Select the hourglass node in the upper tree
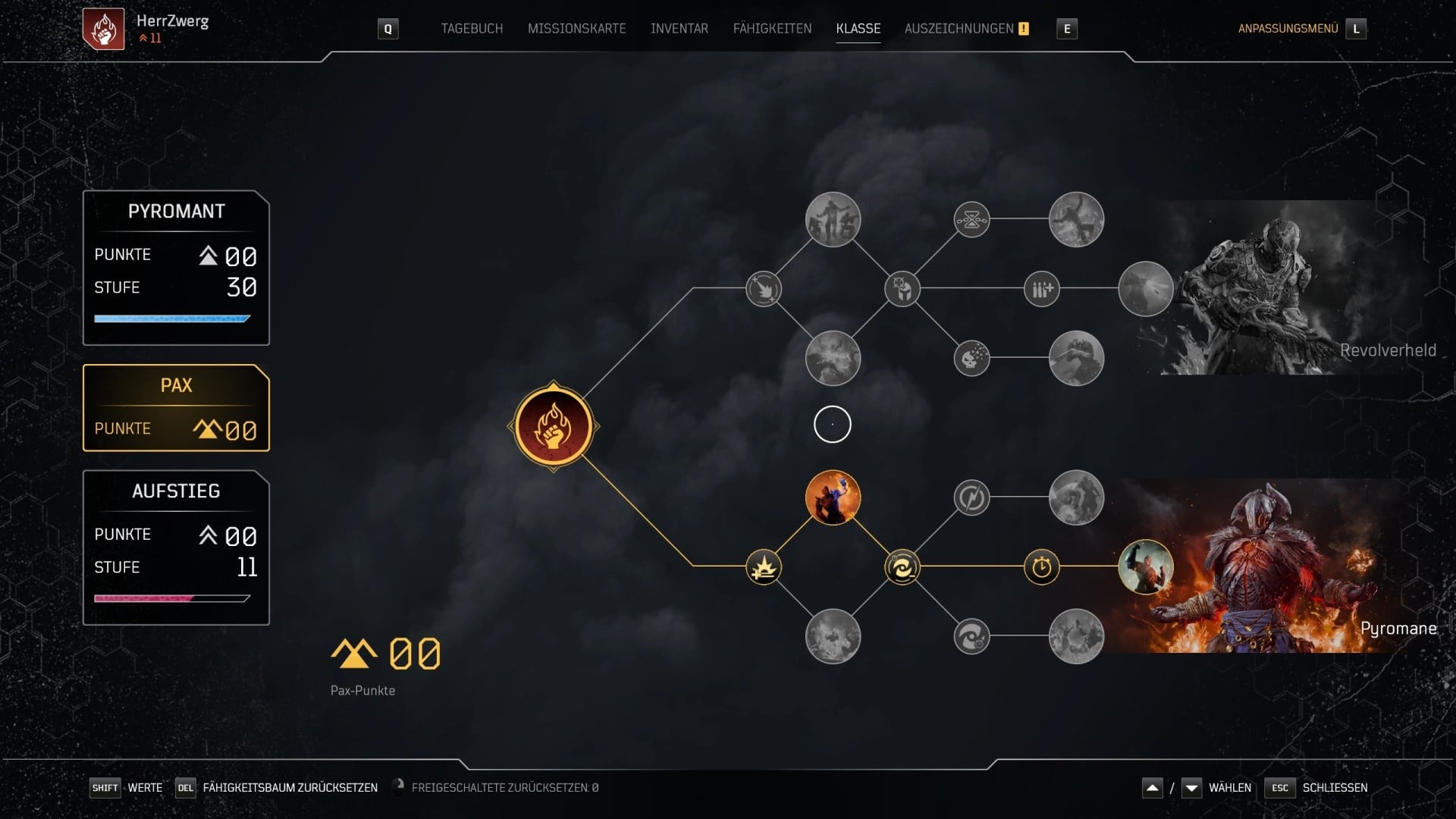Image resolution: width=1456 pixels, height=819 pixels. tap(971, 220)
